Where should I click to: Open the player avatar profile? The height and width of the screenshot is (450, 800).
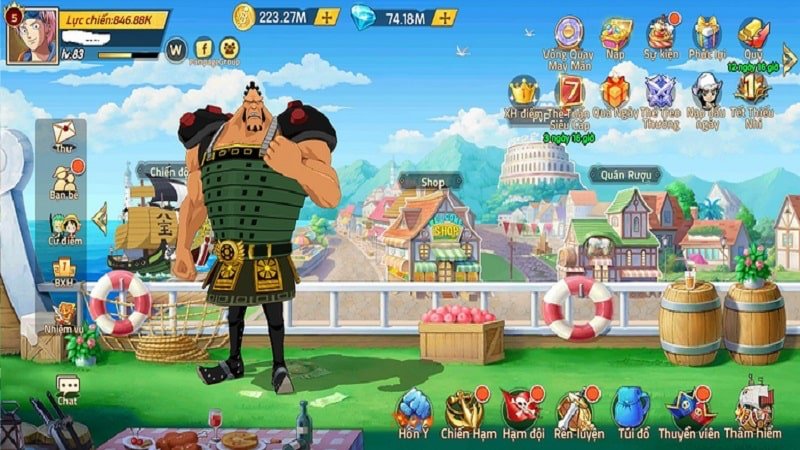tap(32, 36)
